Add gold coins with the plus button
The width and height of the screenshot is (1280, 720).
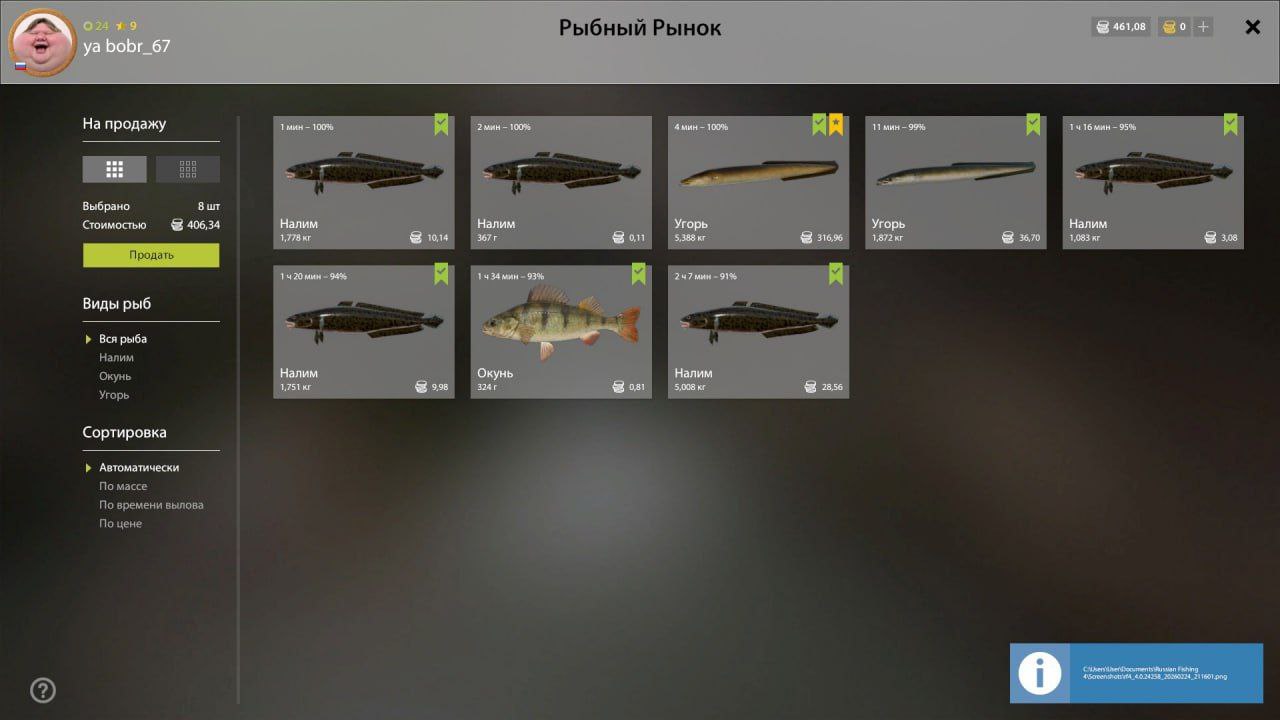click(1203, 27)
